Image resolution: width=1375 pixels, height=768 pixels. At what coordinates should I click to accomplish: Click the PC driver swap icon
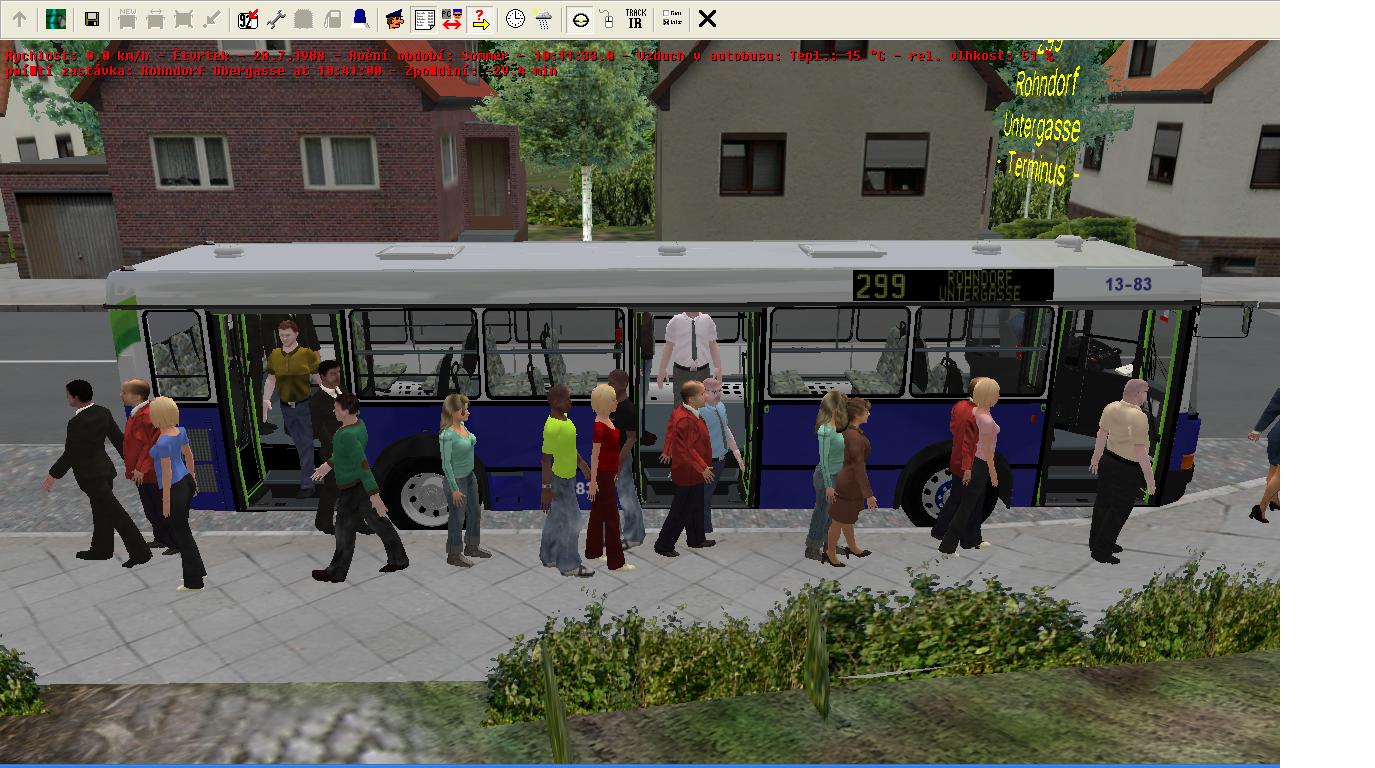452,19
